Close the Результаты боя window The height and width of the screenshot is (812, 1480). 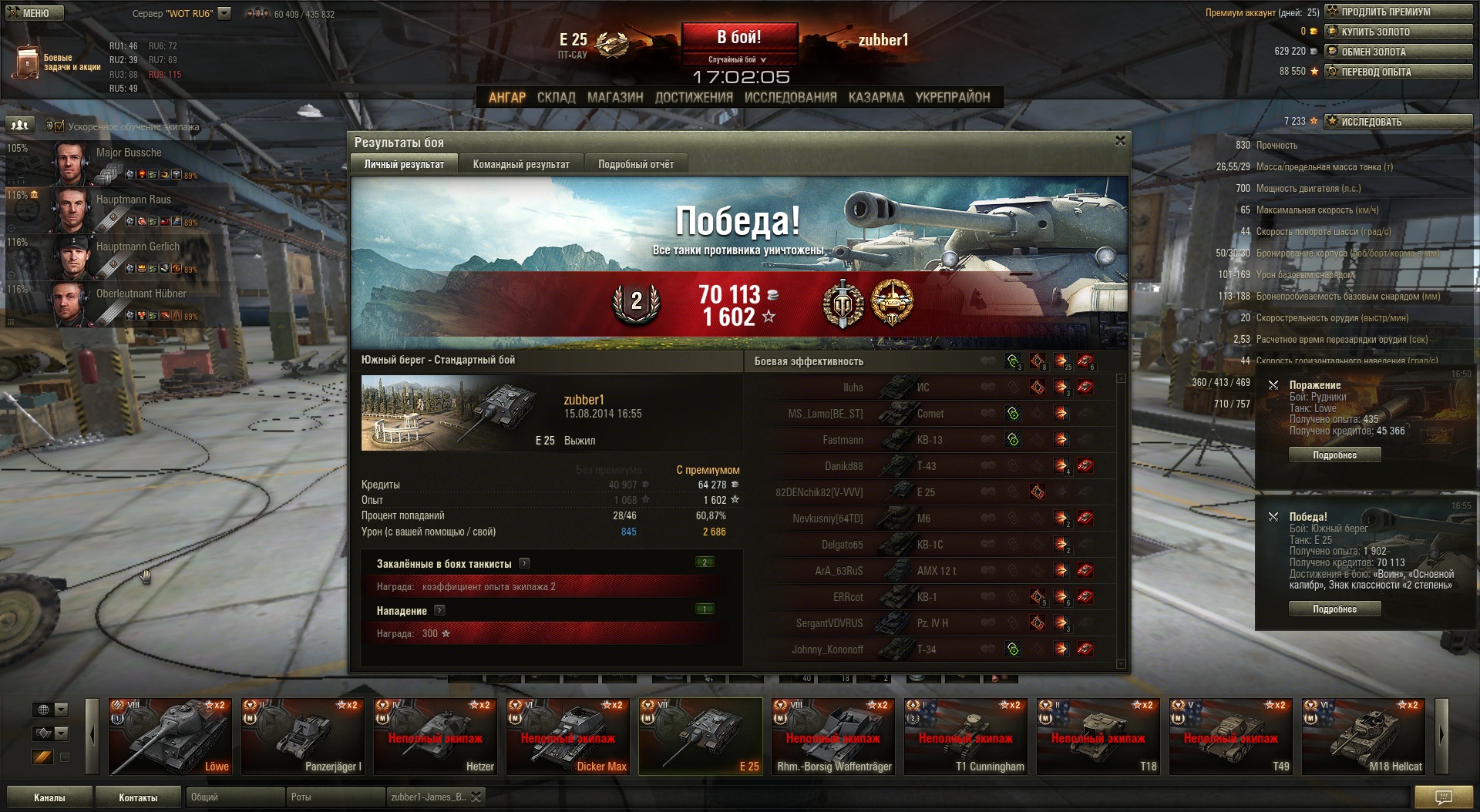(x=1120, y=141)
